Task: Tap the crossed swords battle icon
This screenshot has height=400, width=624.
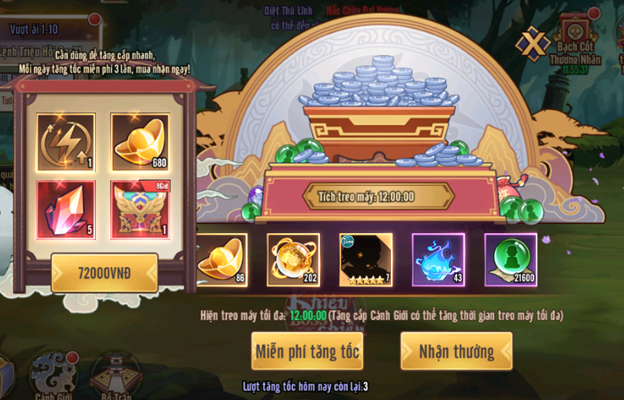Action: 533,42
